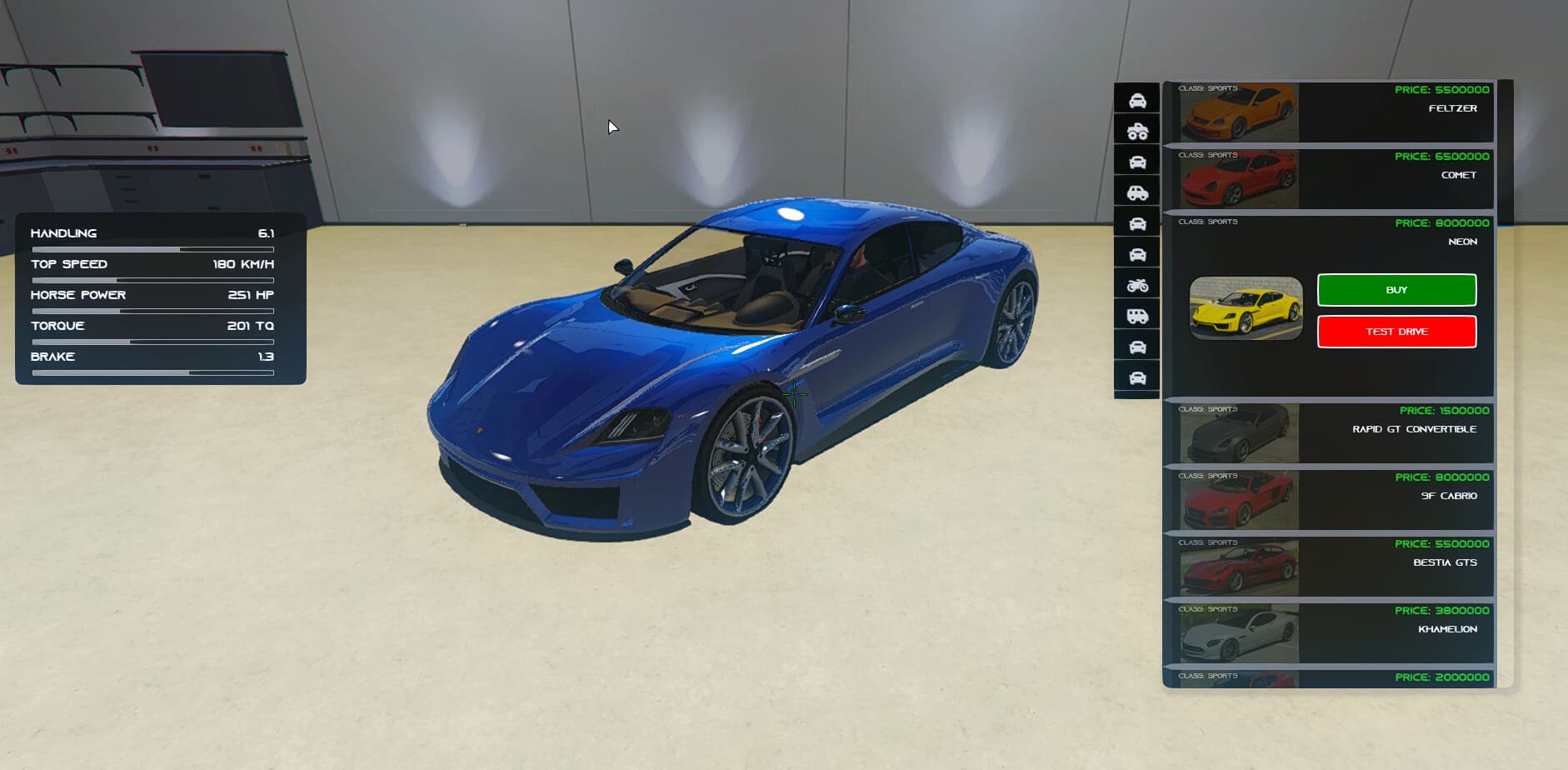Select the bottom car class icon
Image resolution: width=1568 pixels, height=770 pixels.
tap(1137, 377)
